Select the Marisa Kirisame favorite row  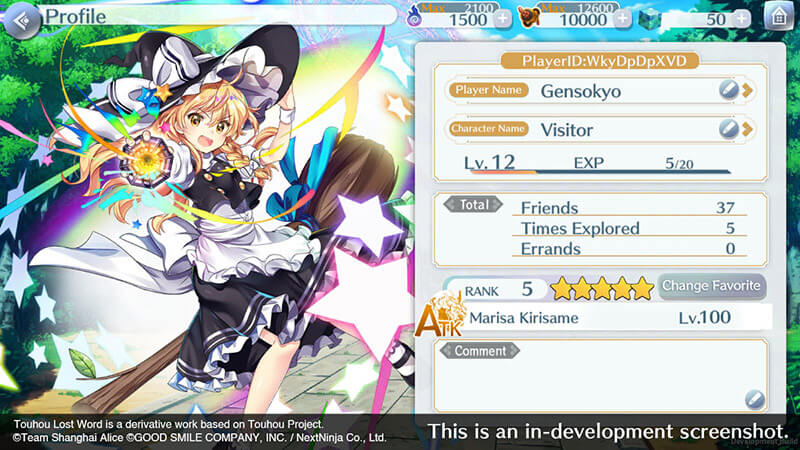coord(600,318)
